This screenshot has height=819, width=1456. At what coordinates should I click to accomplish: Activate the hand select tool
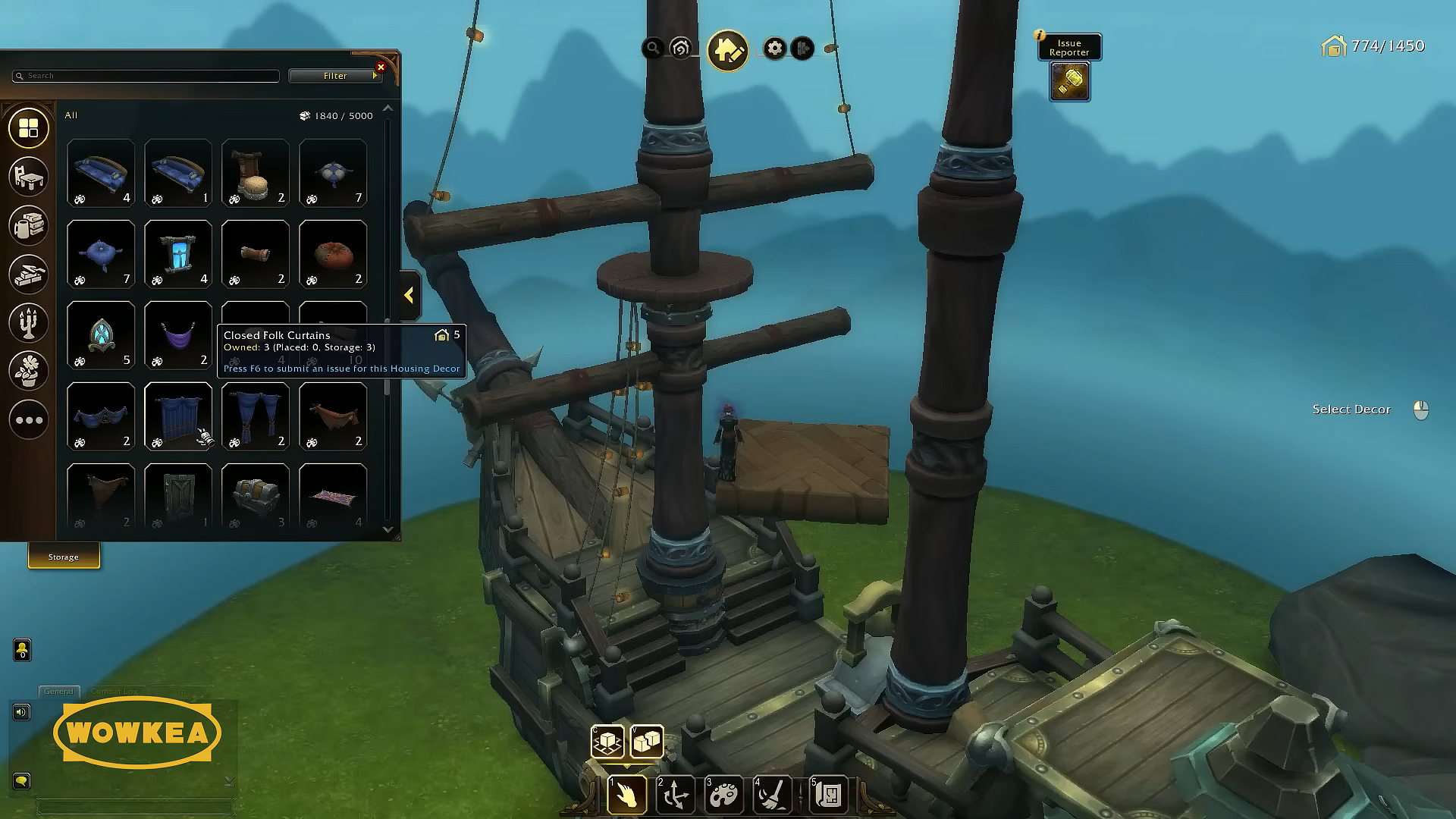(x=627, y=794)
